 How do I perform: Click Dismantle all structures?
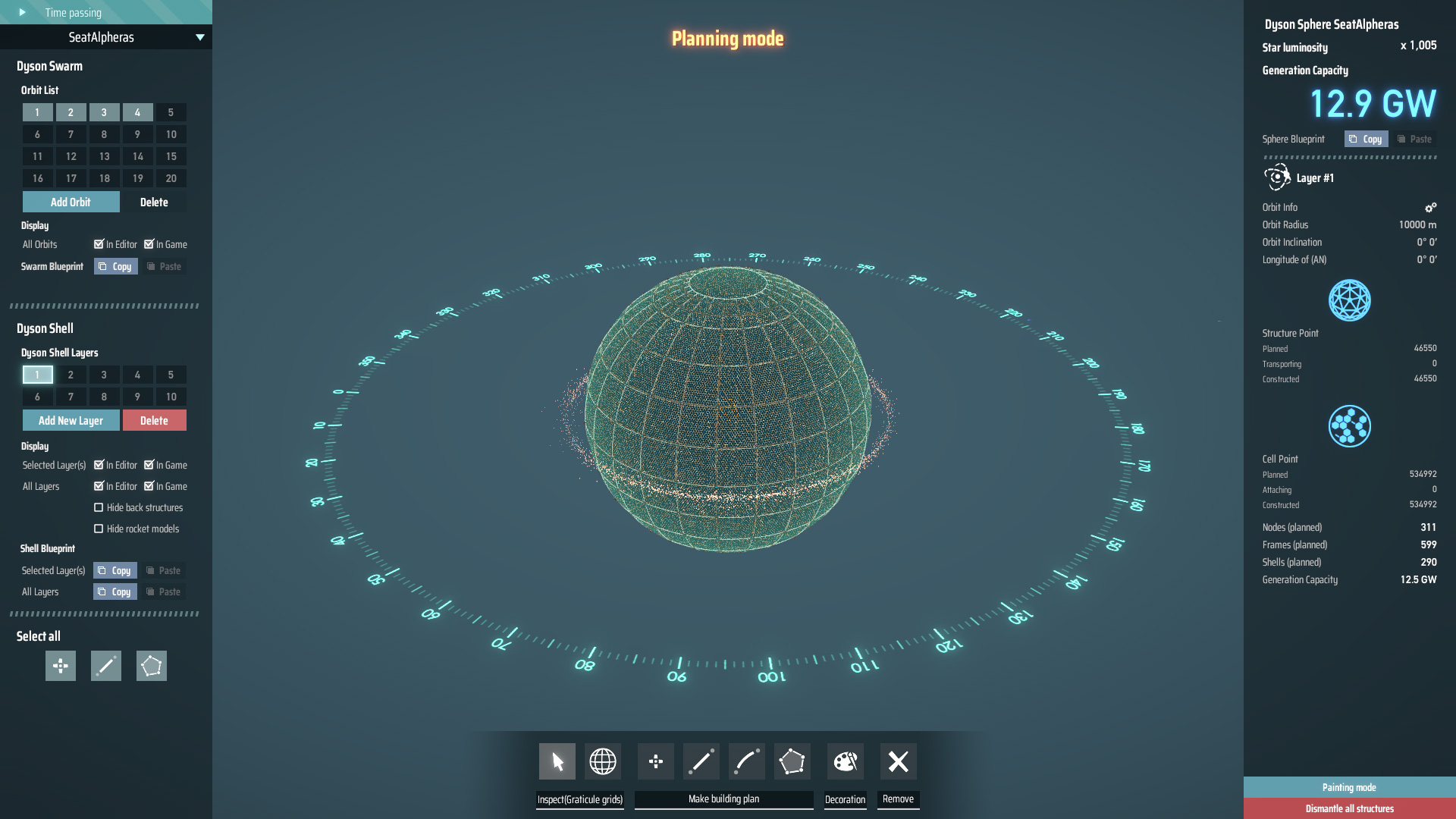pos(1349,808)
